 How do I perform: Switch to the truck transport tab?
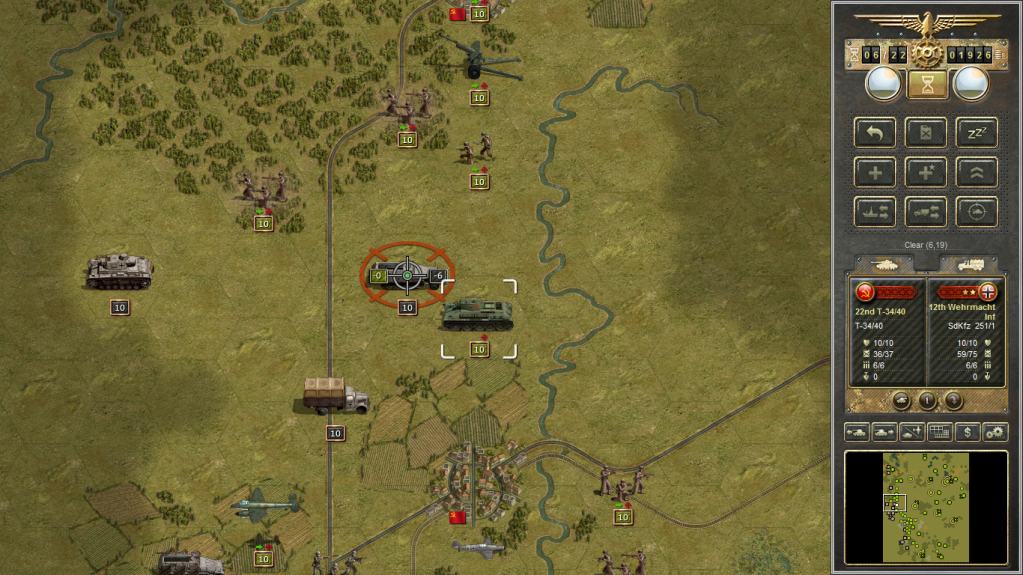968,265
